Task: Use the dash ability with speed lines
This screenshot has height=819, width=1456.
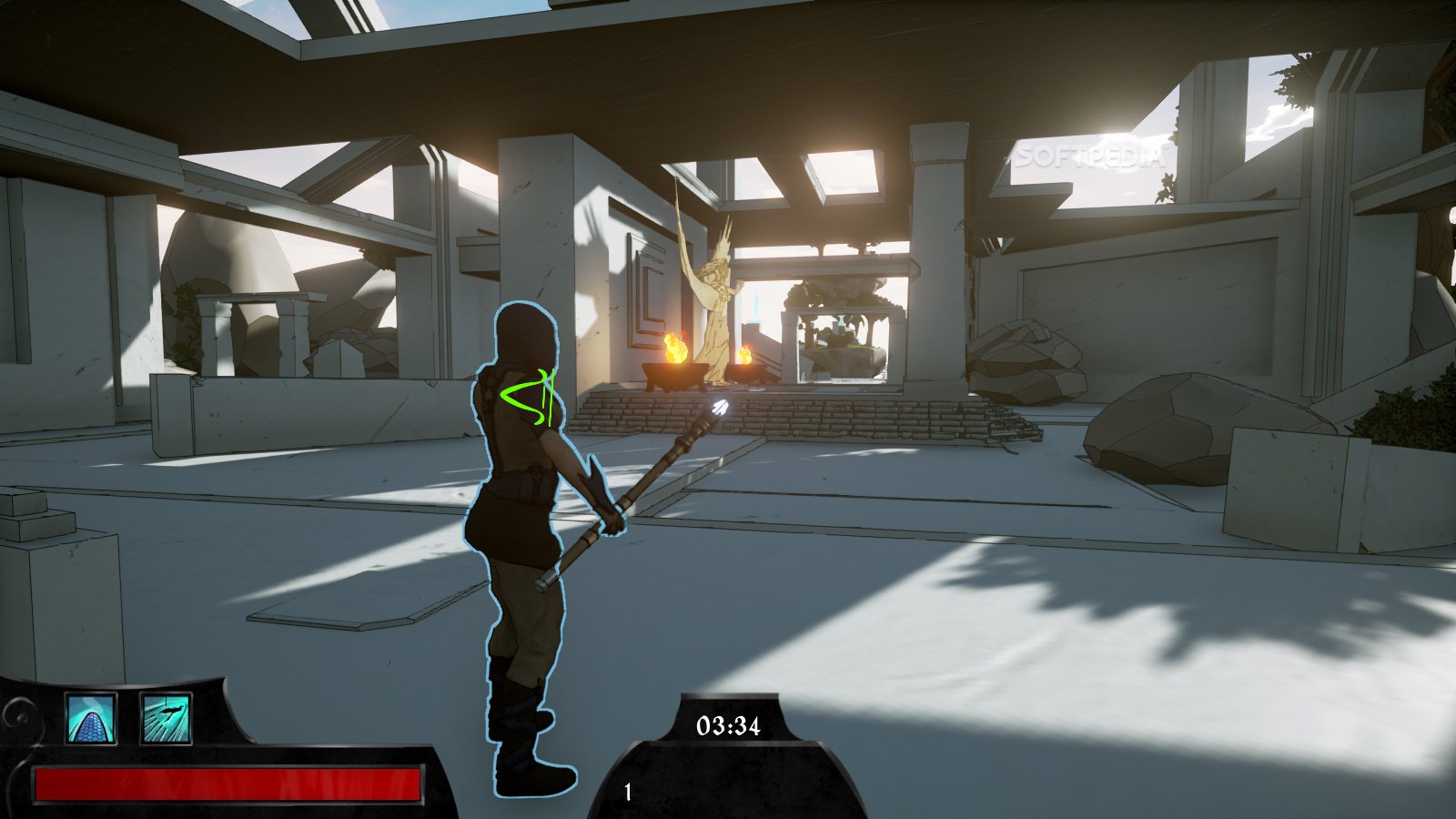Action: (x=166, y=718)
